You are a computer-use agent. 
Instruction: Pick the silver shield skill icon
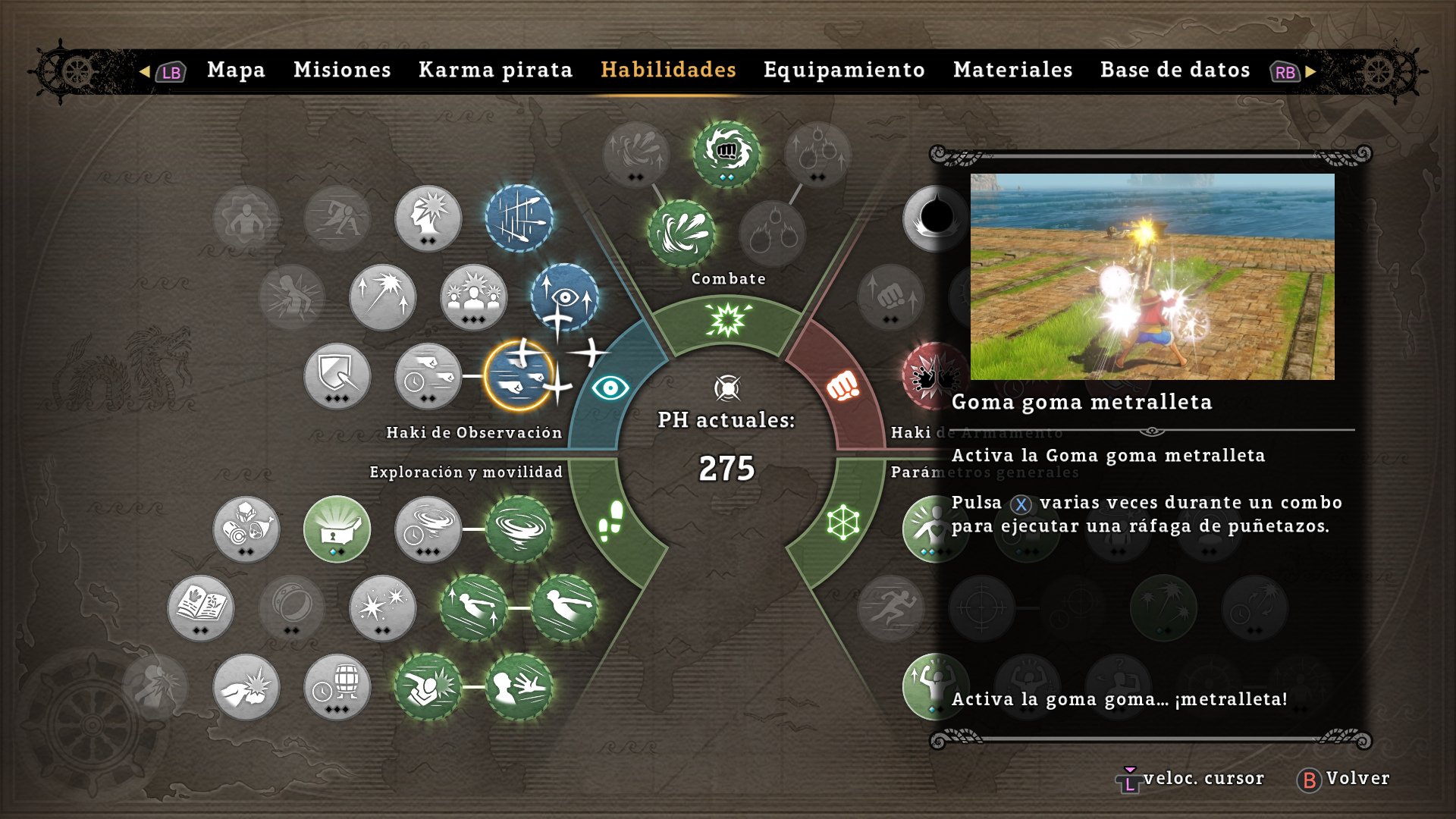pos(337,375)
